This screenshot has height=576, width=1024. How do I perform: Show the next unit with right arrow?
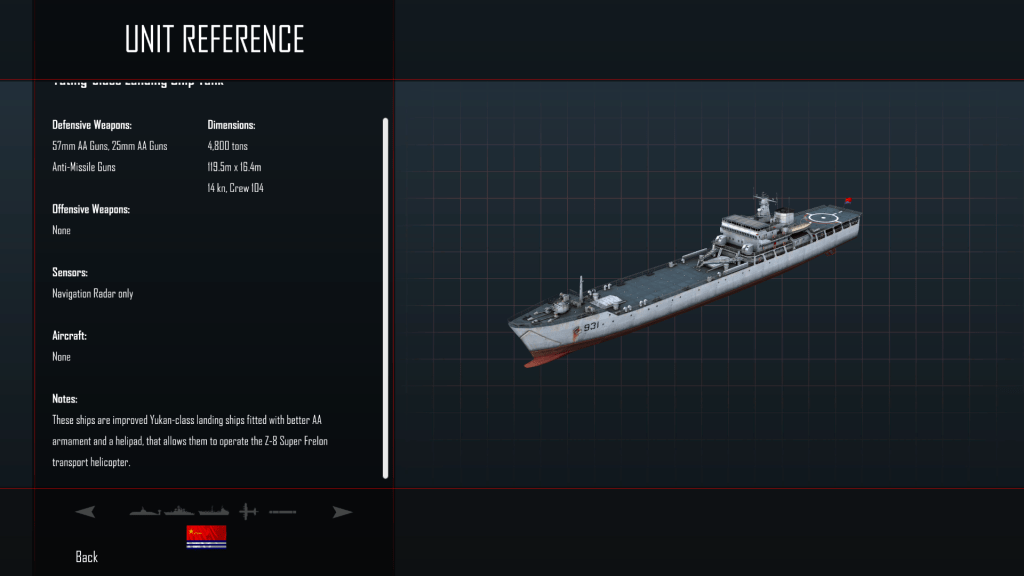[343, 512]
